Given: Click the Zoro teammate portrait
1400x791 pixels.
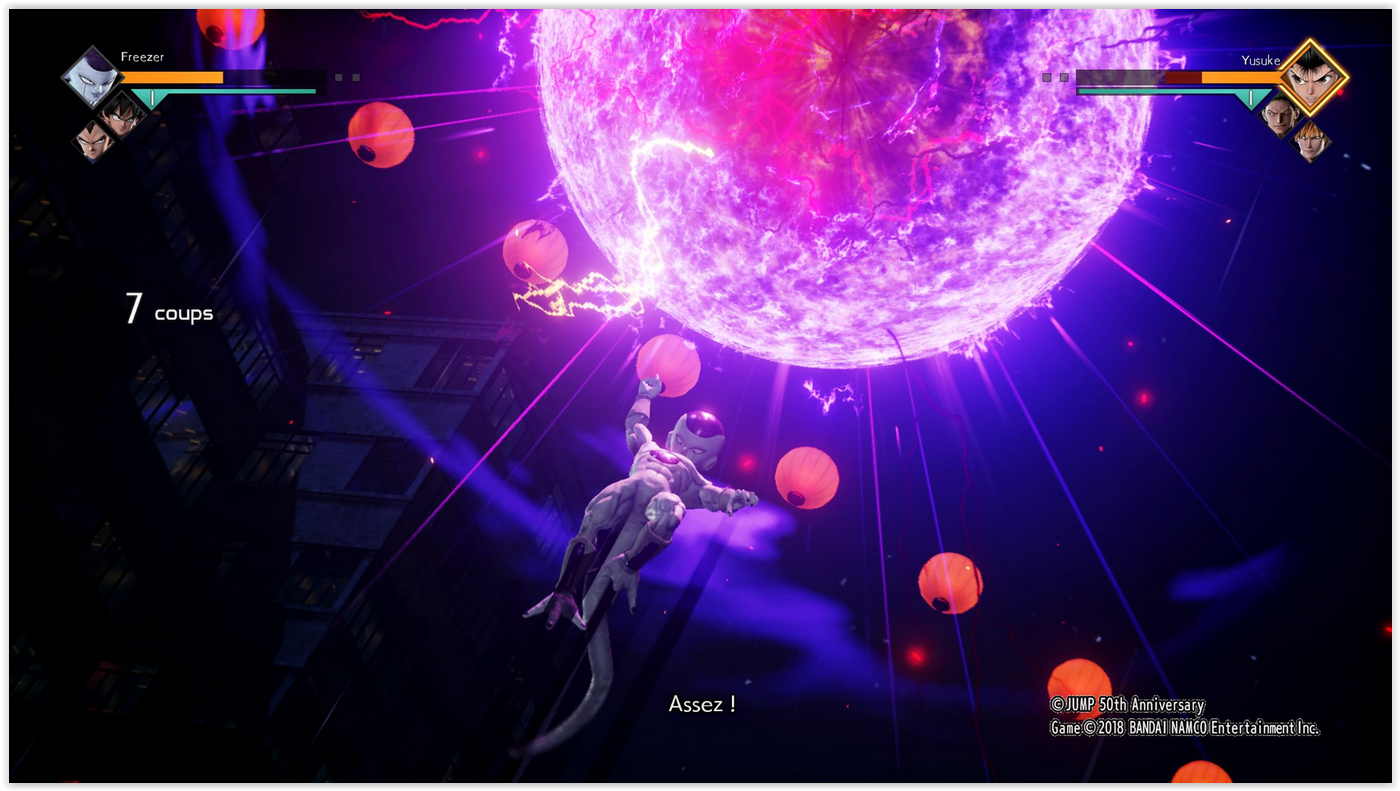Looking at the screenshot, I should pos(1279,116).
